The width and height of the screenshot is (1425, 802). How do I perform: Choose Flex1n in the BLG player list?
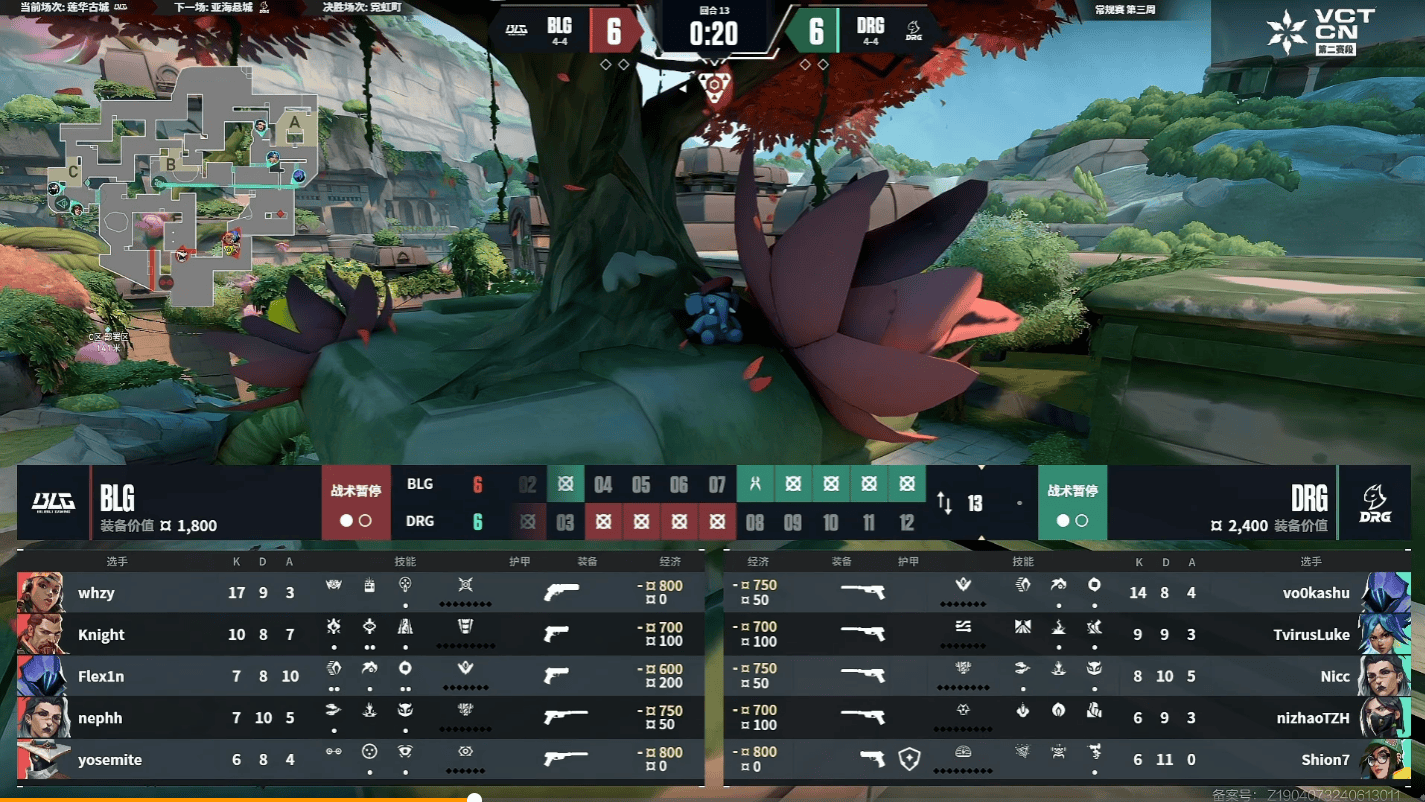pos(360,677)
